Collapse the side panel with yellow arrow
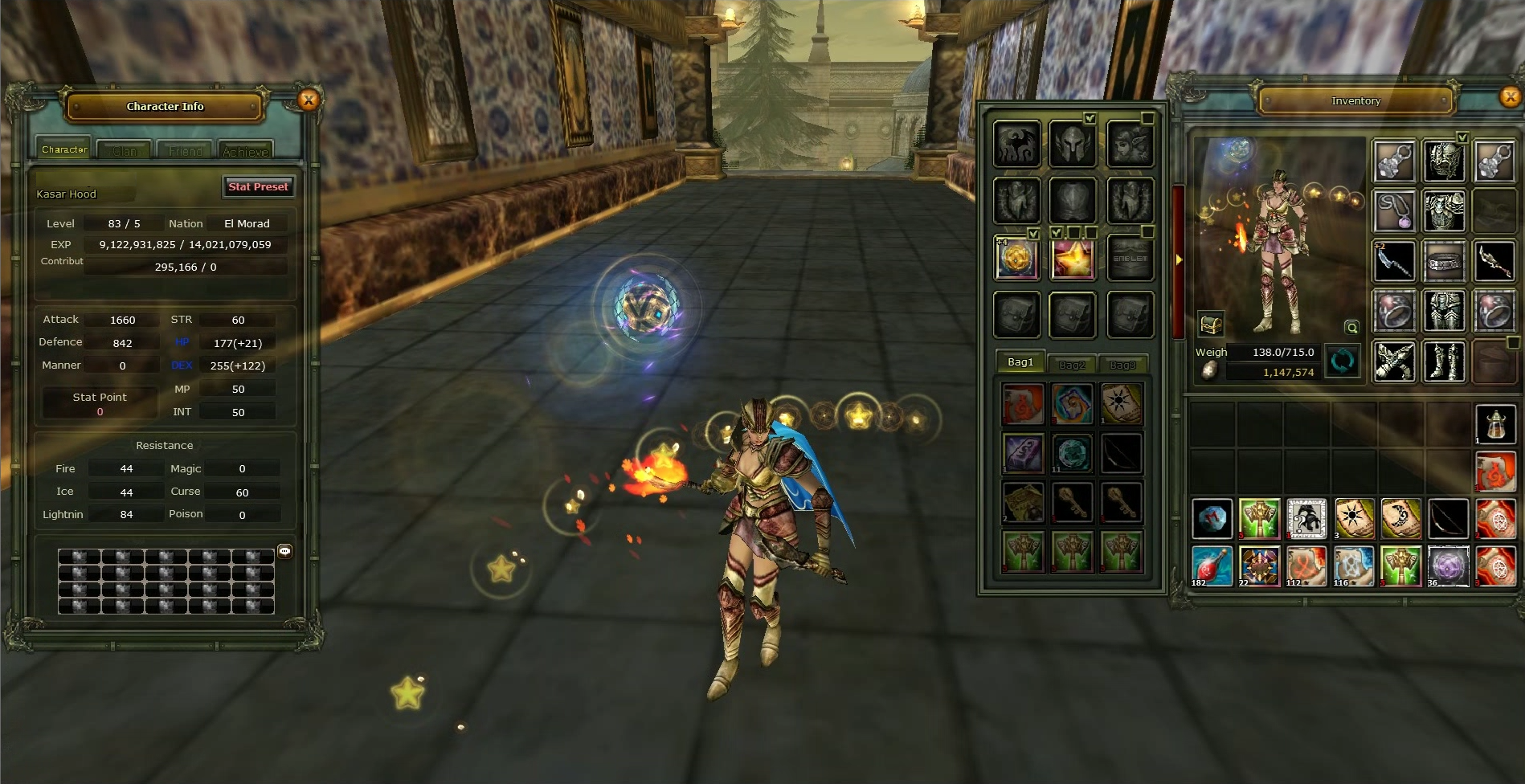Image resolution: width=1525 pixels, height=784 pixels. [1179, 259]
